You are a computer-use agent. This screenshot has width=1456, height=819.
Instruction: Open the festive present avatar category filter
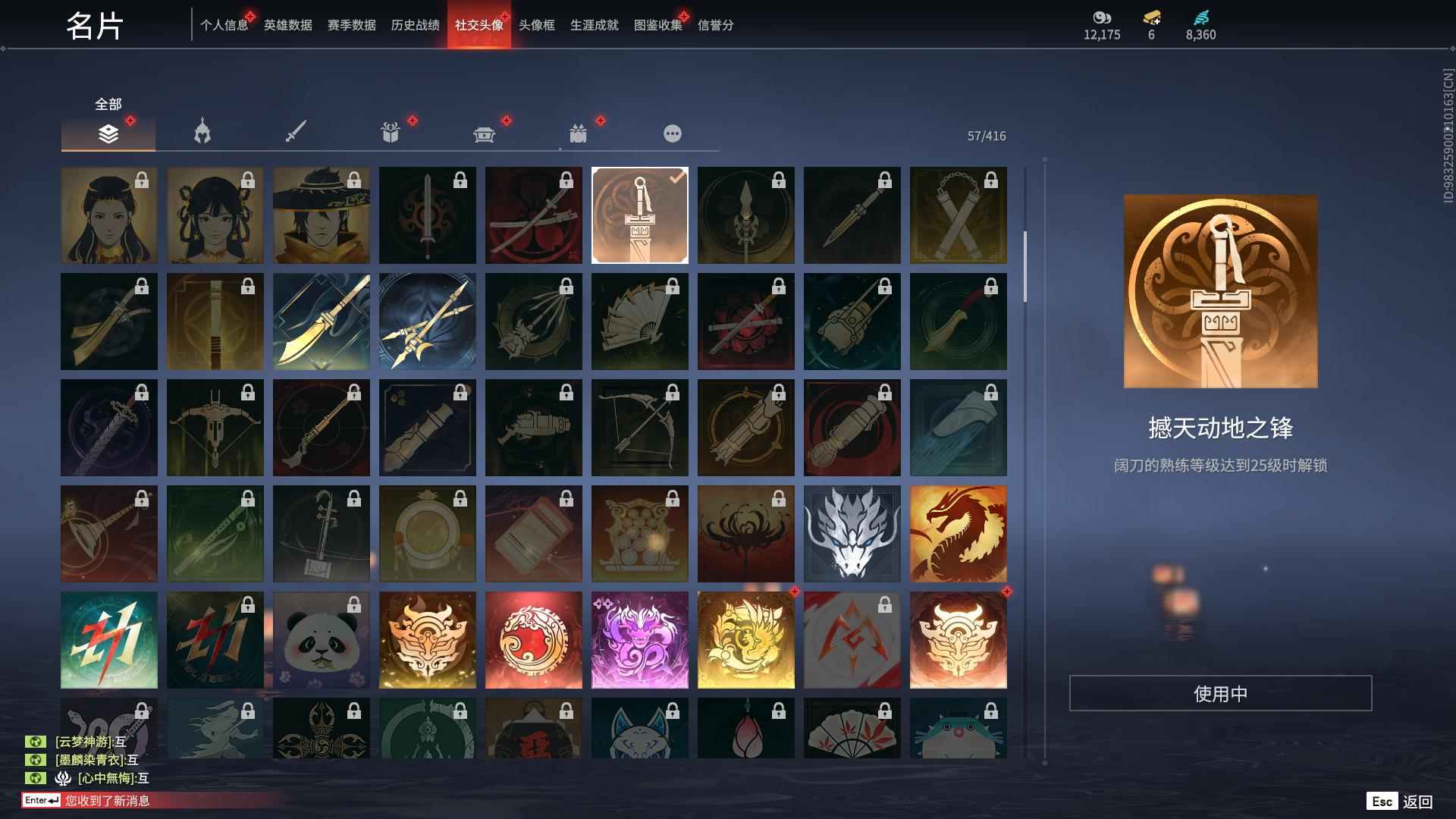[579, 133]
